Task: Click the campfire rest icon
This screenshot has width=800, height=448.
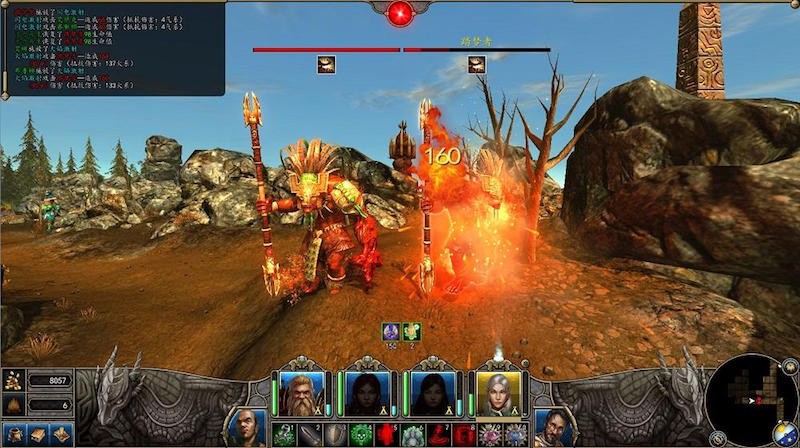Action: tap(15, 404)
